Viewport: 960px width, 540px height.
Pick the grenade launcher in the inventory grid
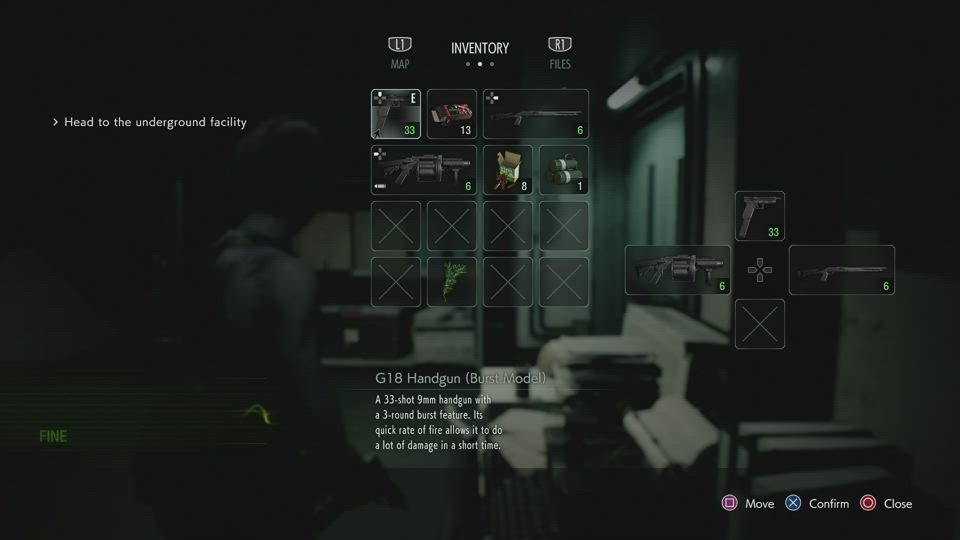click(424, 170)
